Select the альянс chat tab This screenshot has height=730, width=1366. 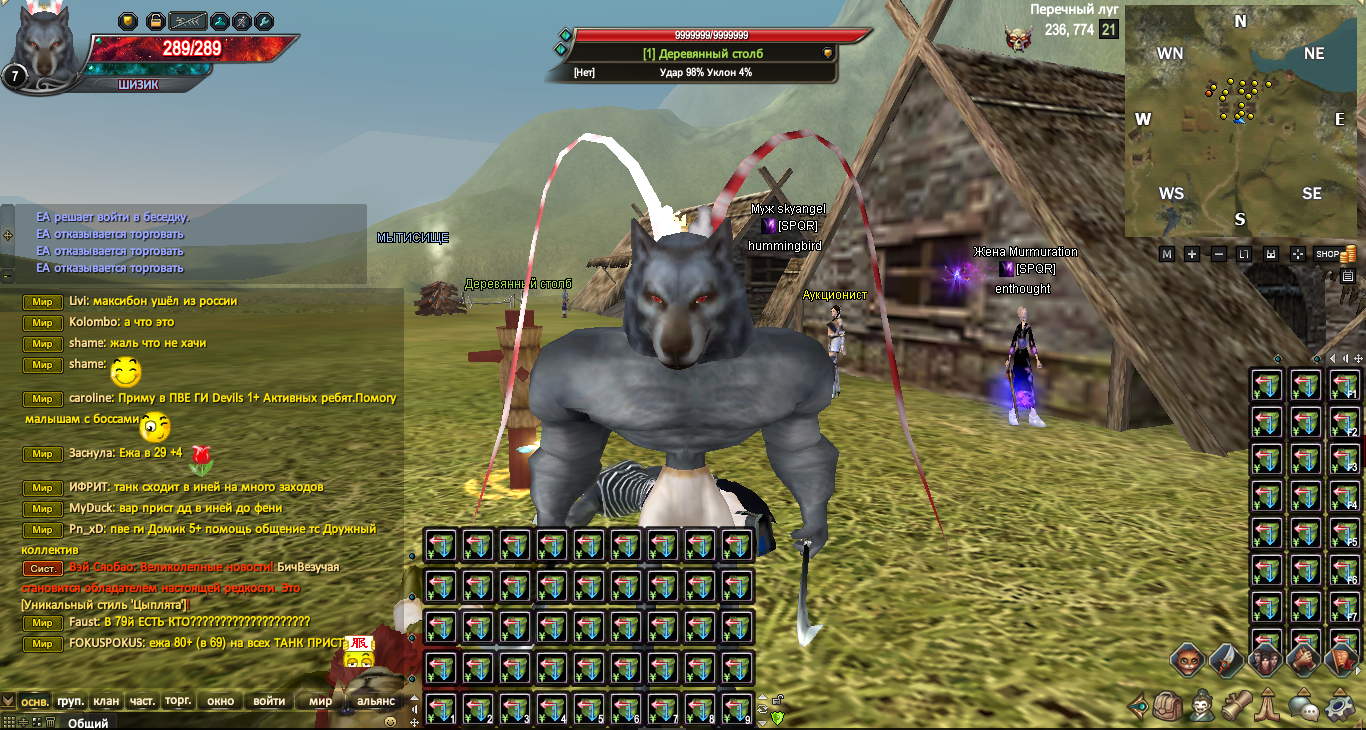[x=376, y=701]
